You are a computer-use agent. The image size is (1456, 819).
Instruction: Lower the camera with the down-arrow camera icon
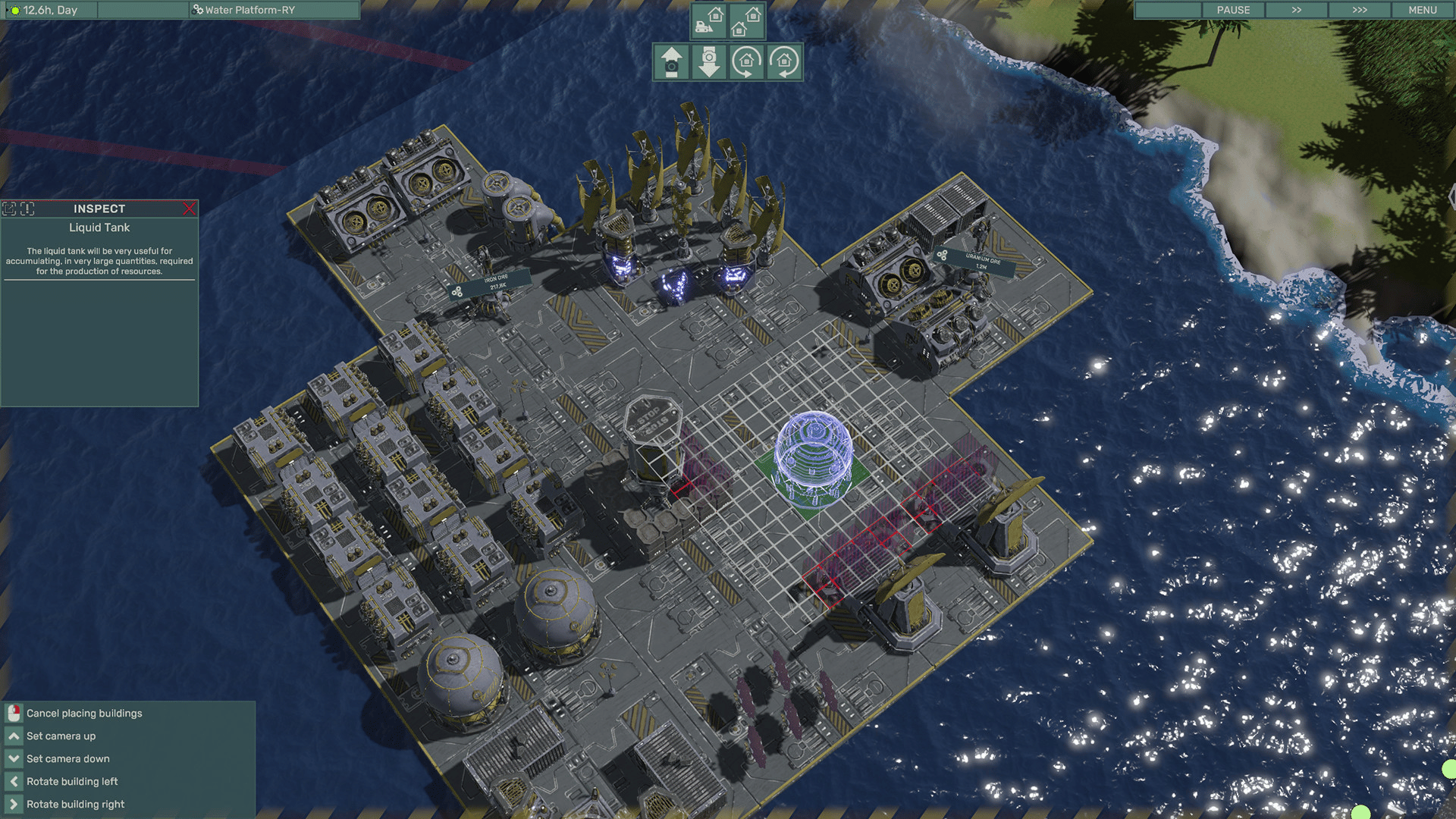point(709,62)
